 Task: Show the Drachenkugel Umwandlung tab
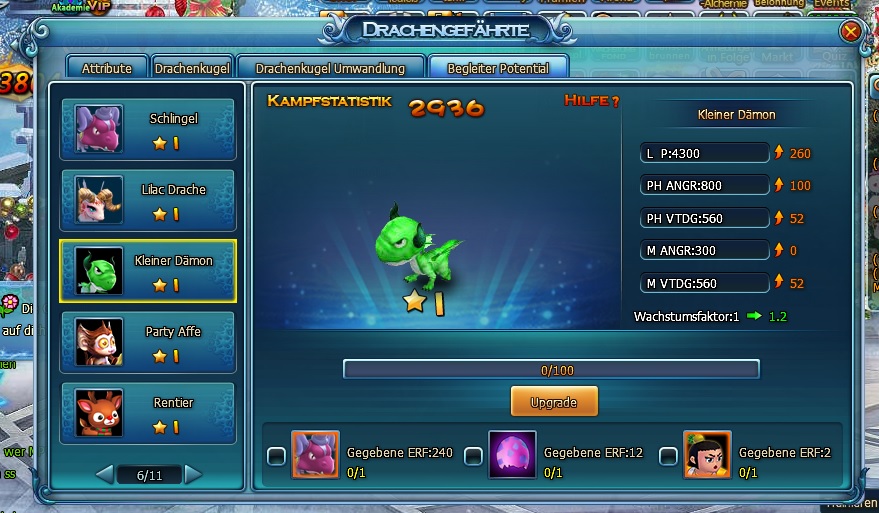(330, 68)
